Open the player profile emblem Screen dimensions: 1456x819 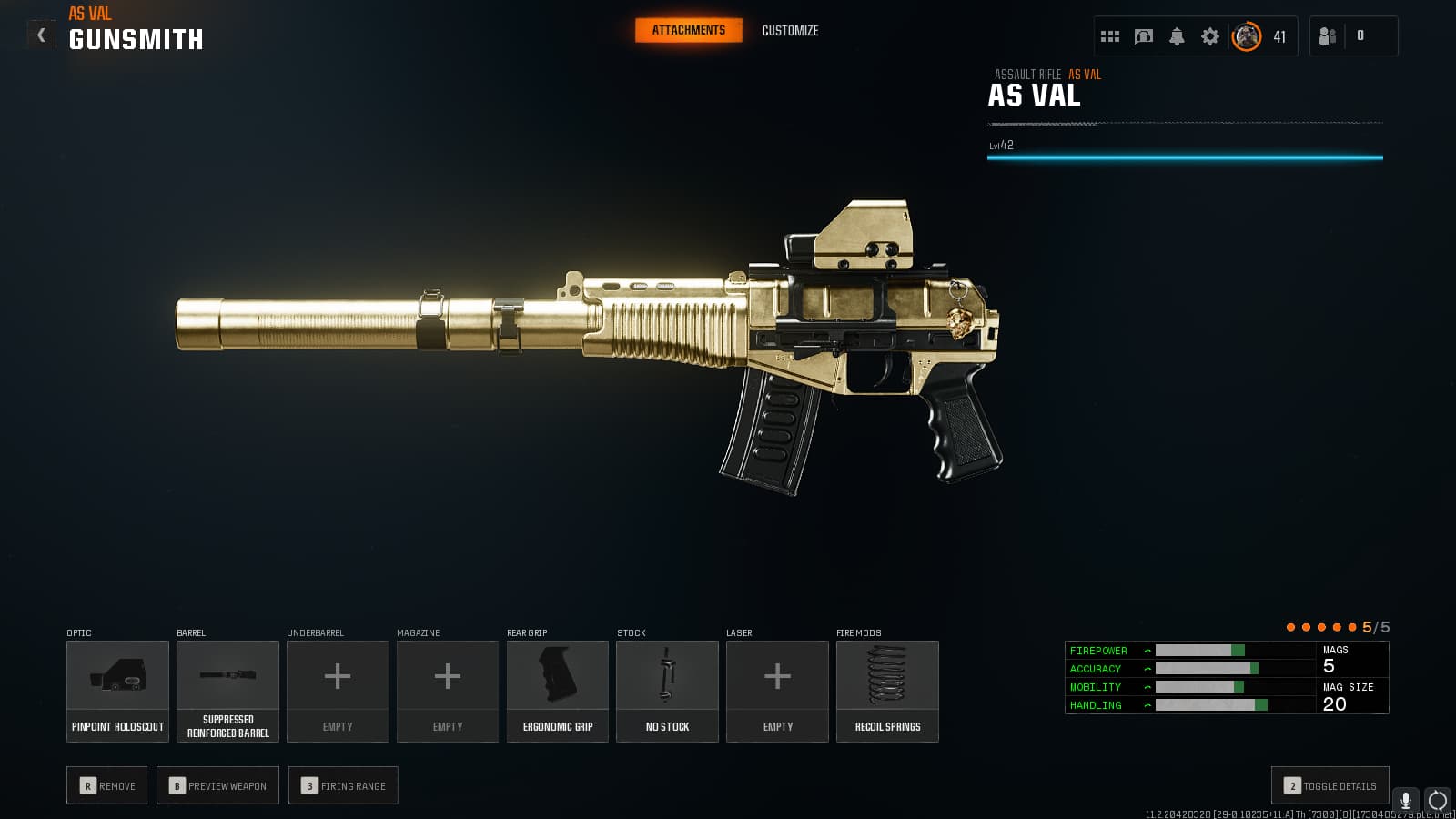tap(1247, 36)
